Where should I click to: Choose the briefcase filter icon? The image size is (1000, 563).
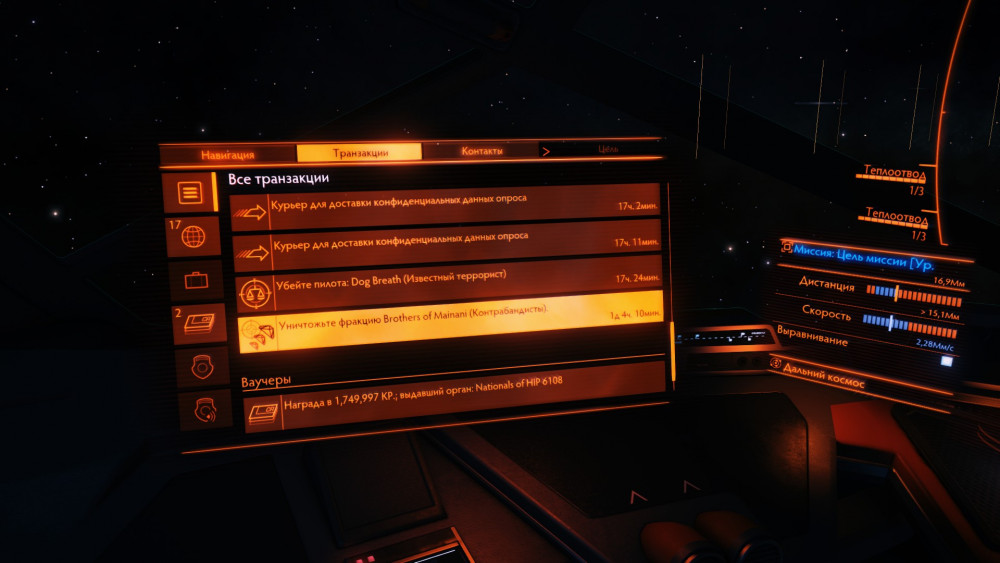pyautogui.click(x=195, y=281)
